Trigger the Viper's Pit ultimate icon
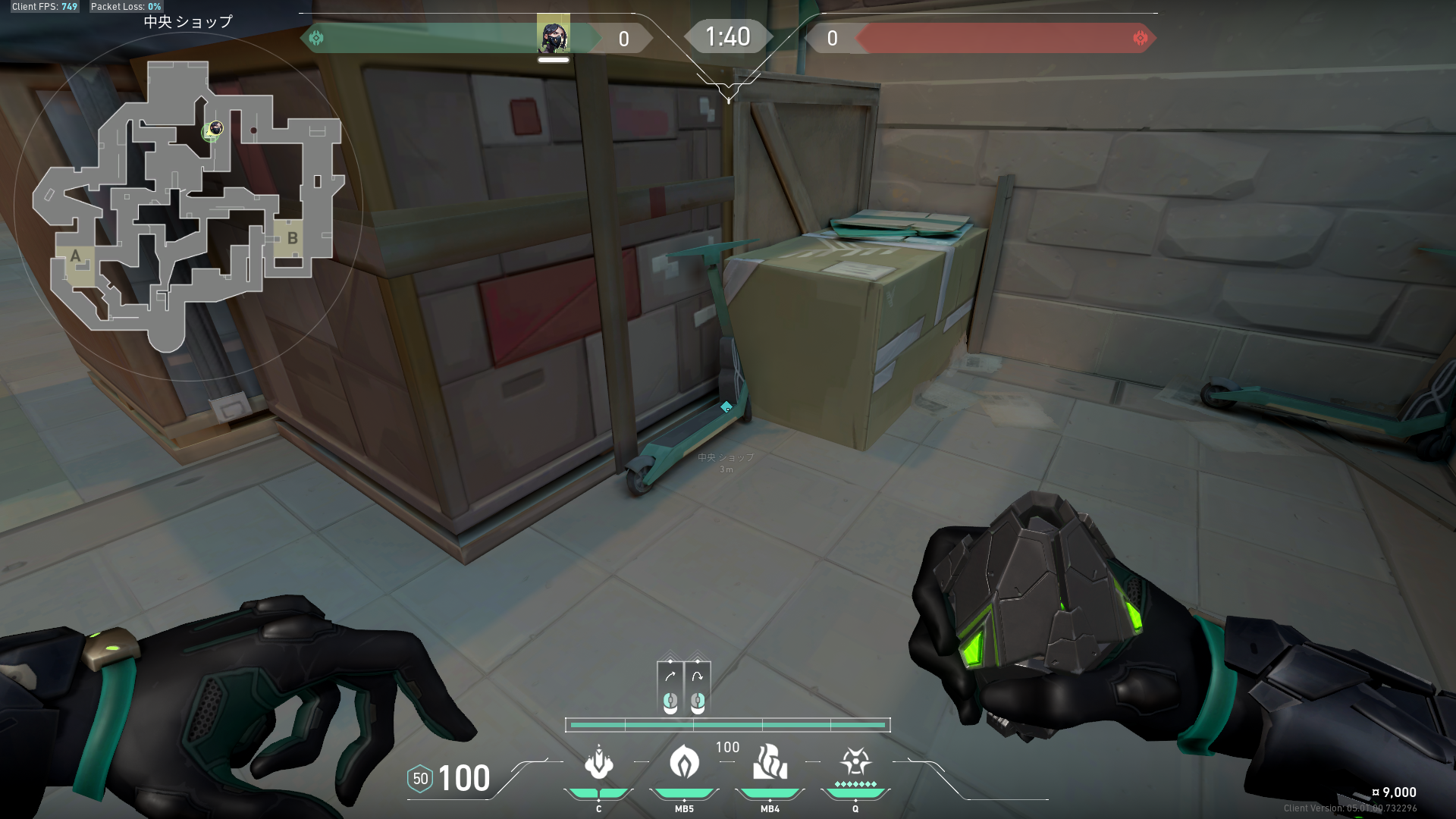This screenshot has width=1456, height=819. point(855,761)
